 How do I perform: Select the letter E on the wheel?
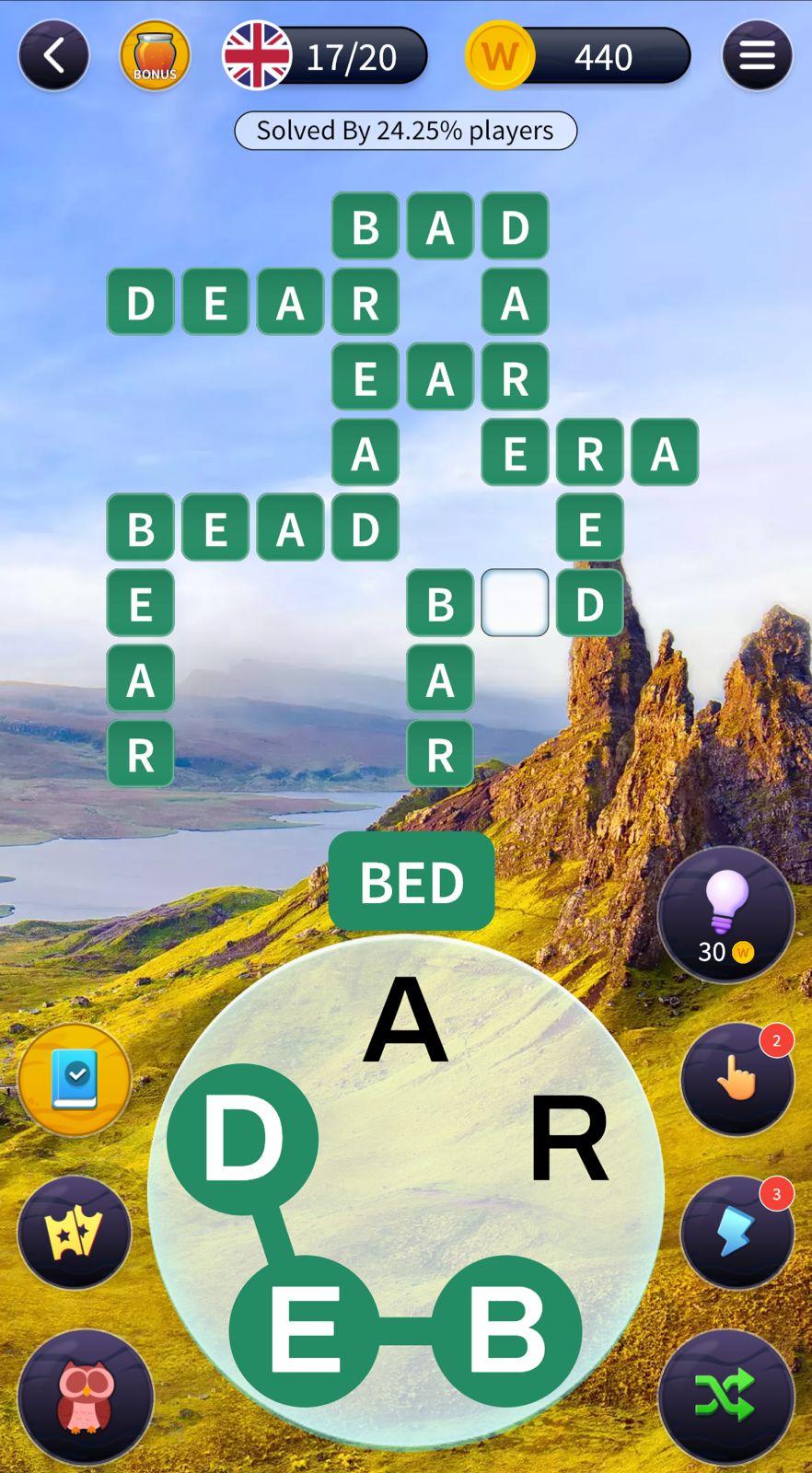coord(305,1330)
